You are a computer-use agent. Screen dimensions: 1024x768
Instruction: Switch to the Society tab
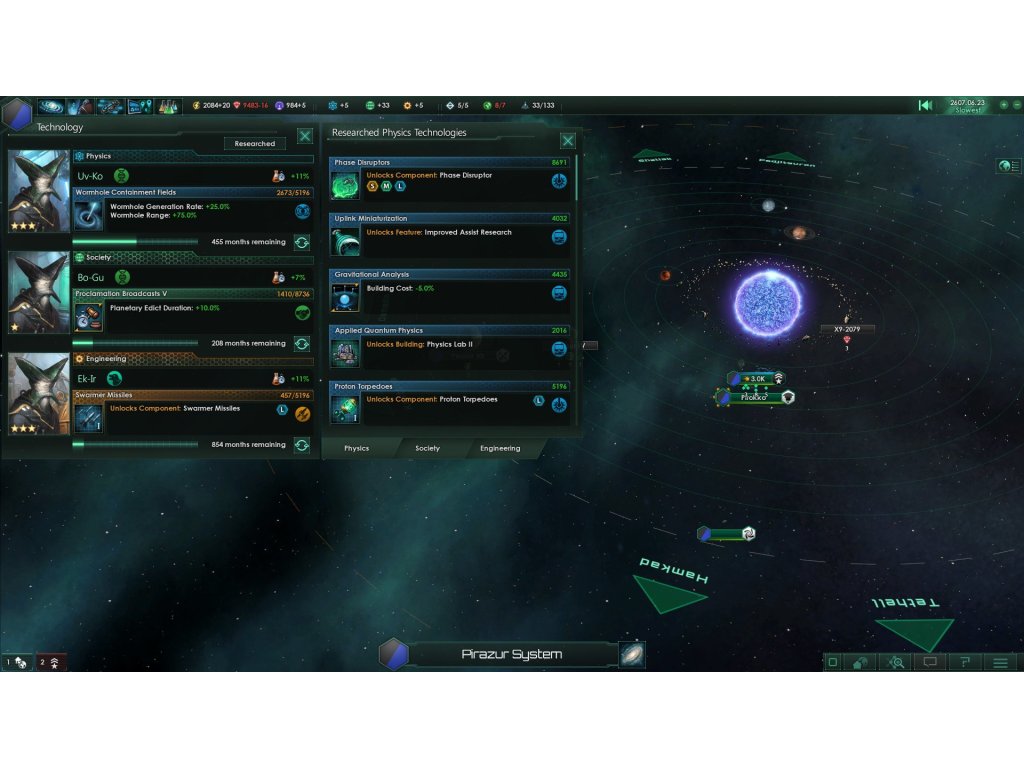[427, 448]
